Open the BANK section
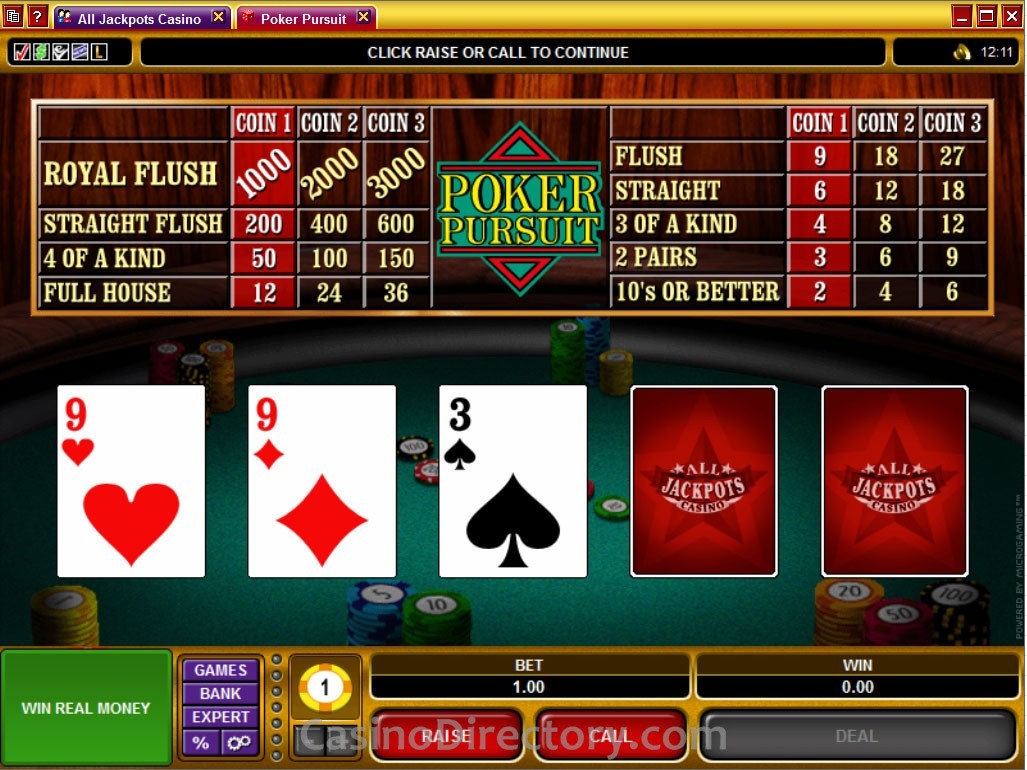Viewport: 1027px width, 770px height. click(x=220, y=694)
